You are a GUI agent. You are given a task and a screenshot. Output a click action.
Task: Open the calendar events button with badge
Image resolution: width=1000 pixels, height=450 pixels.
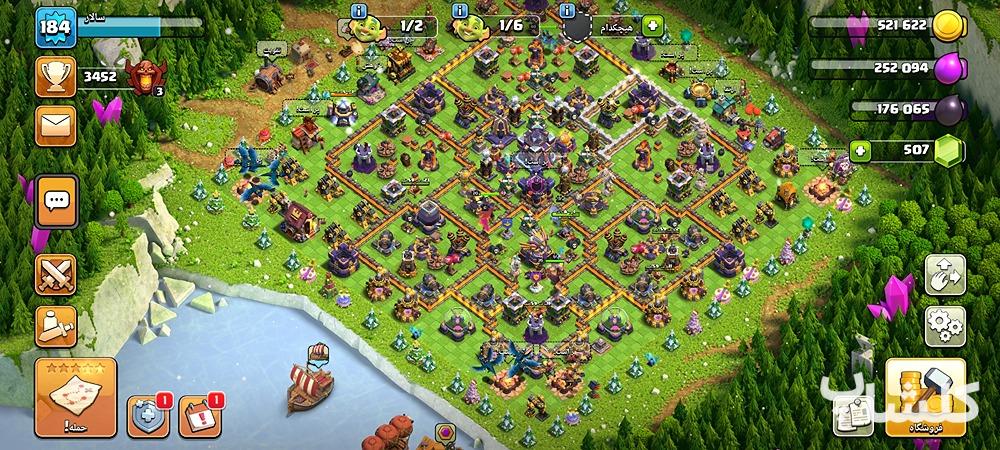[x=199, y=416]
